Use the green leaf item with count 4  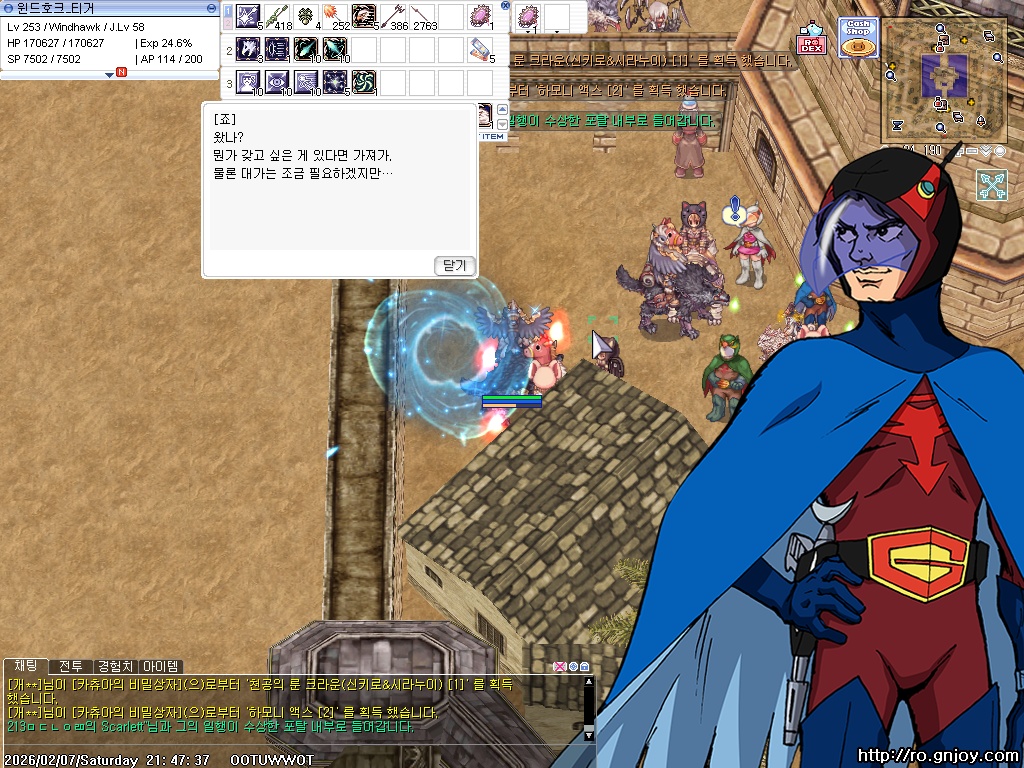coord(306,17)
